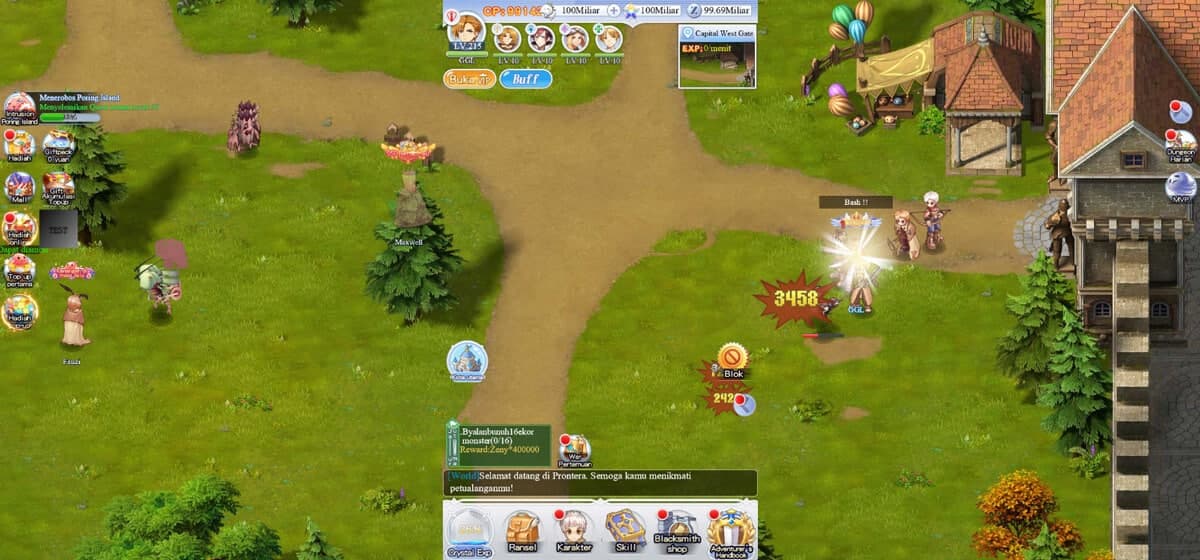Open the Top up pertama offer
Image resolution: width=1200 pixels, height=560 pixels.
pyautogui.click(x=19, y=270)
